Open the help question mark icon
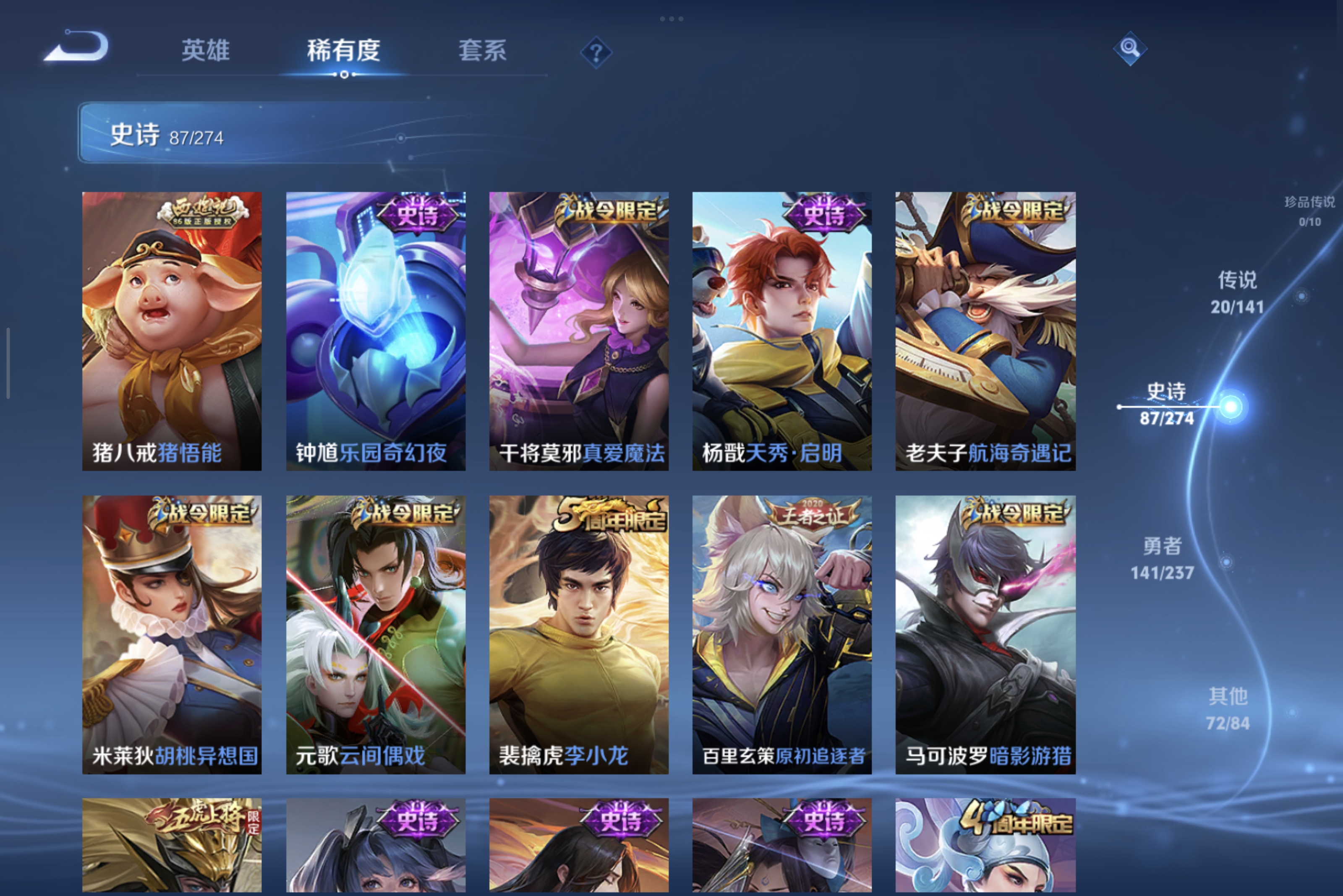Image resolution: width=1343 pixels, height=896 pixels. [x=597, y=53]
